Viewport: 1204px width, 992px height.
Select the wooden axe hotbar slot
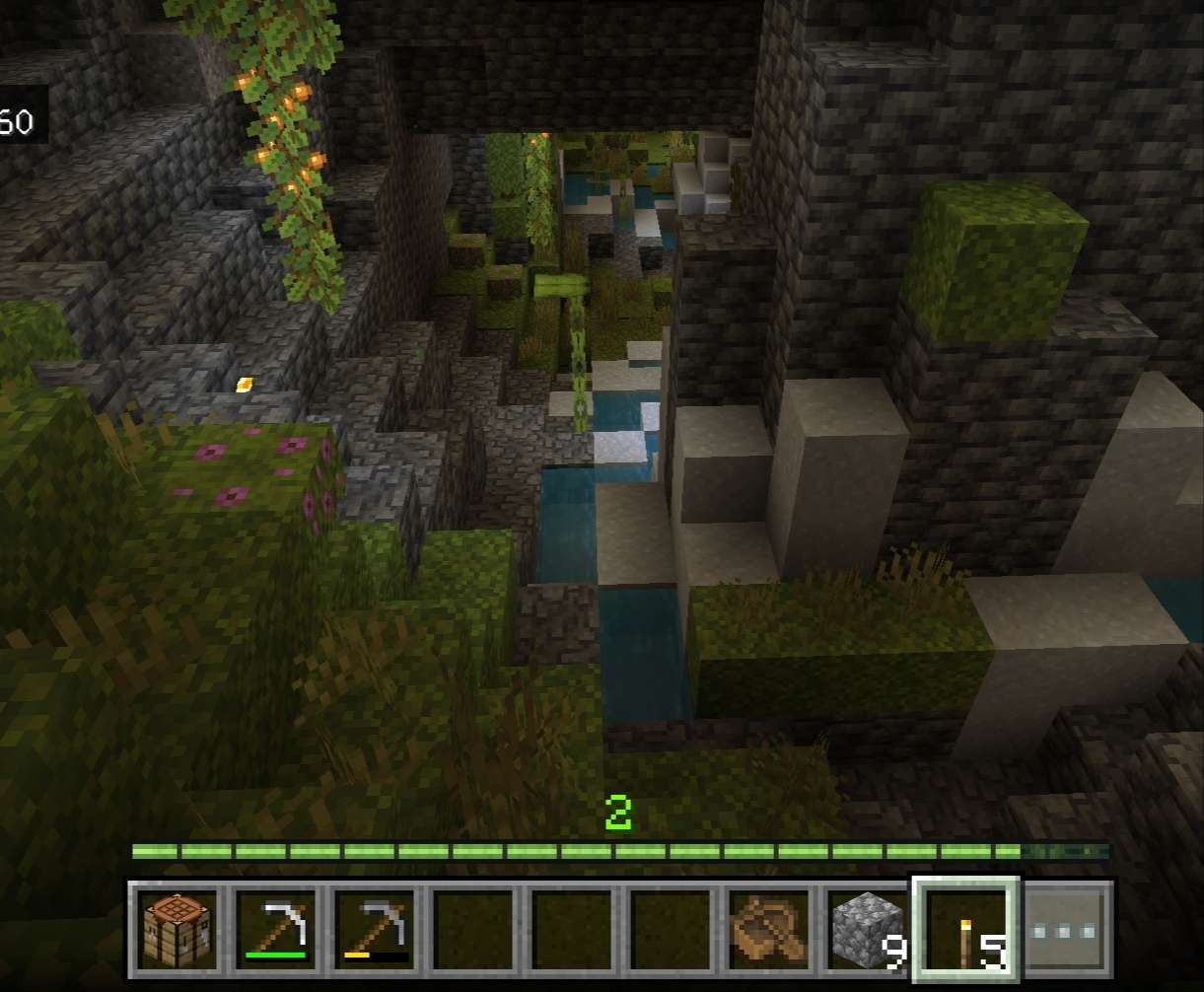[770, 930]
